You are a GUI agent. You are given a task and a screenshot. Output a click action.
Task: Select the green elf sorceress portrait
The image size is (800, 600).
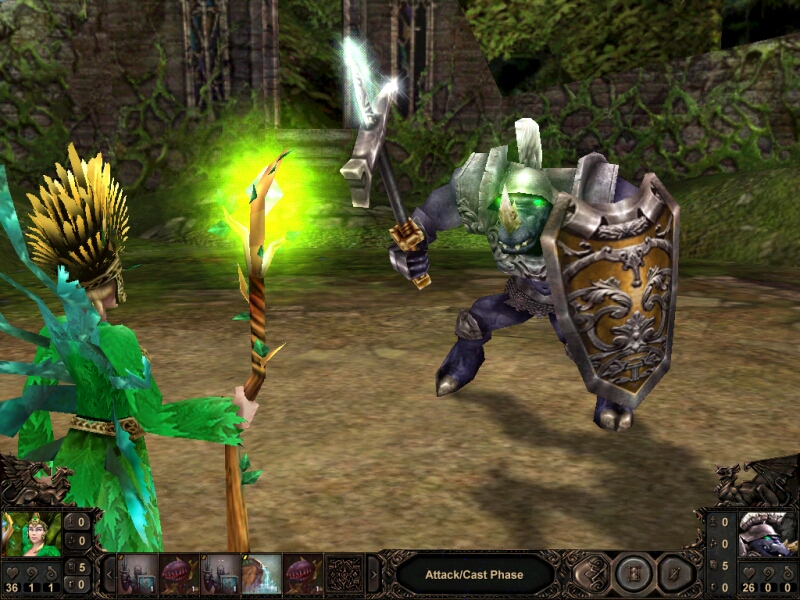click(32, 534)
